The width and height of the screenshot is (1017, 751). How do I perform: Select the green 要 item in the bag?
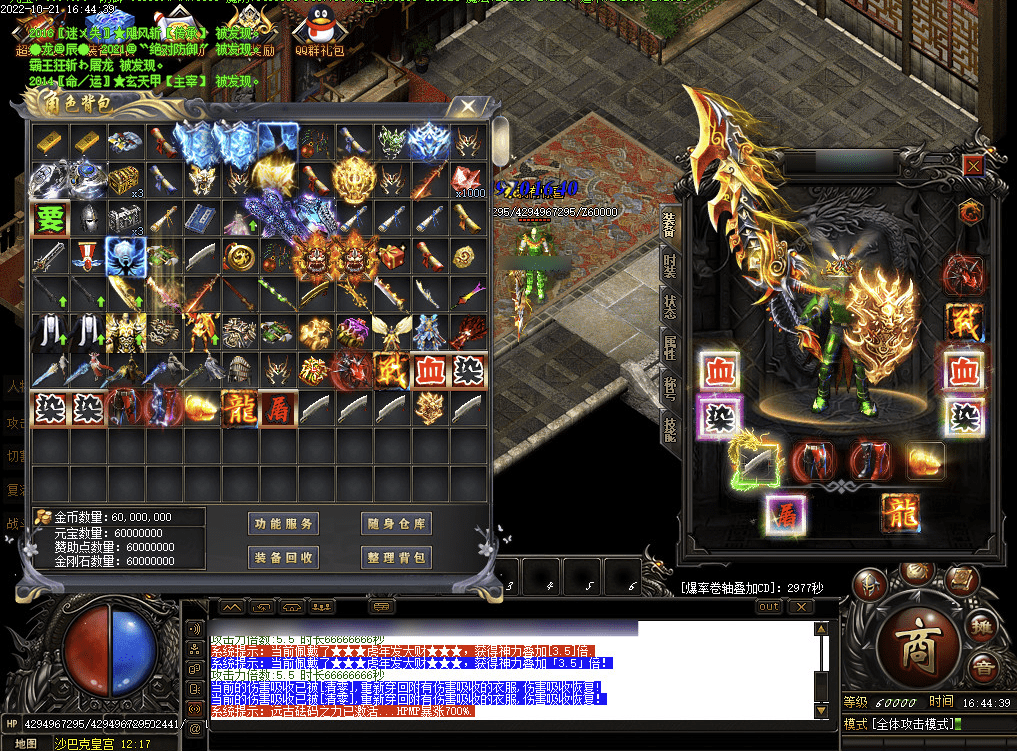[x=49, y=218]
